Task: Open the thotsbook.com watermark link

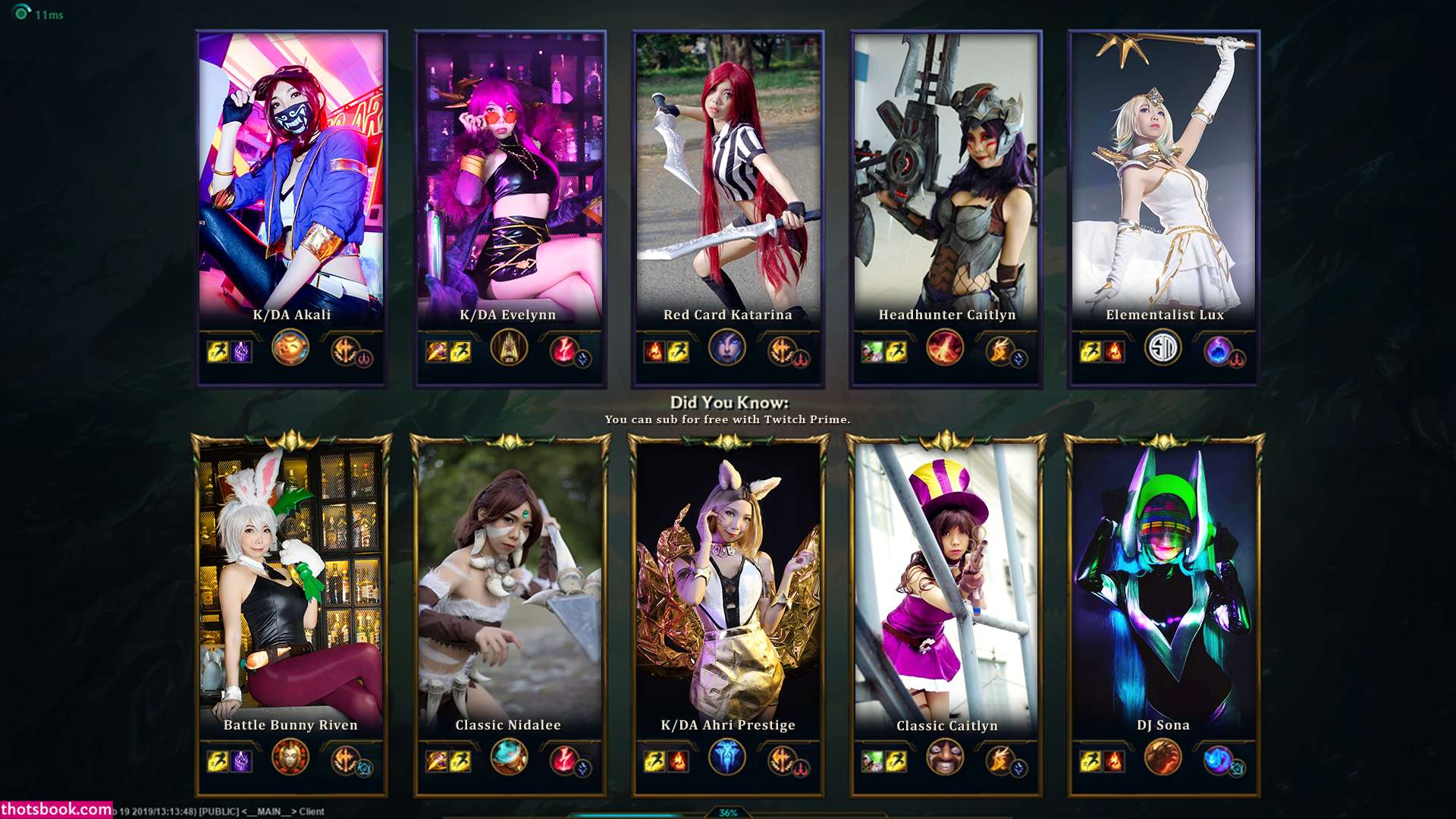Action: click(x=57, y=809)
